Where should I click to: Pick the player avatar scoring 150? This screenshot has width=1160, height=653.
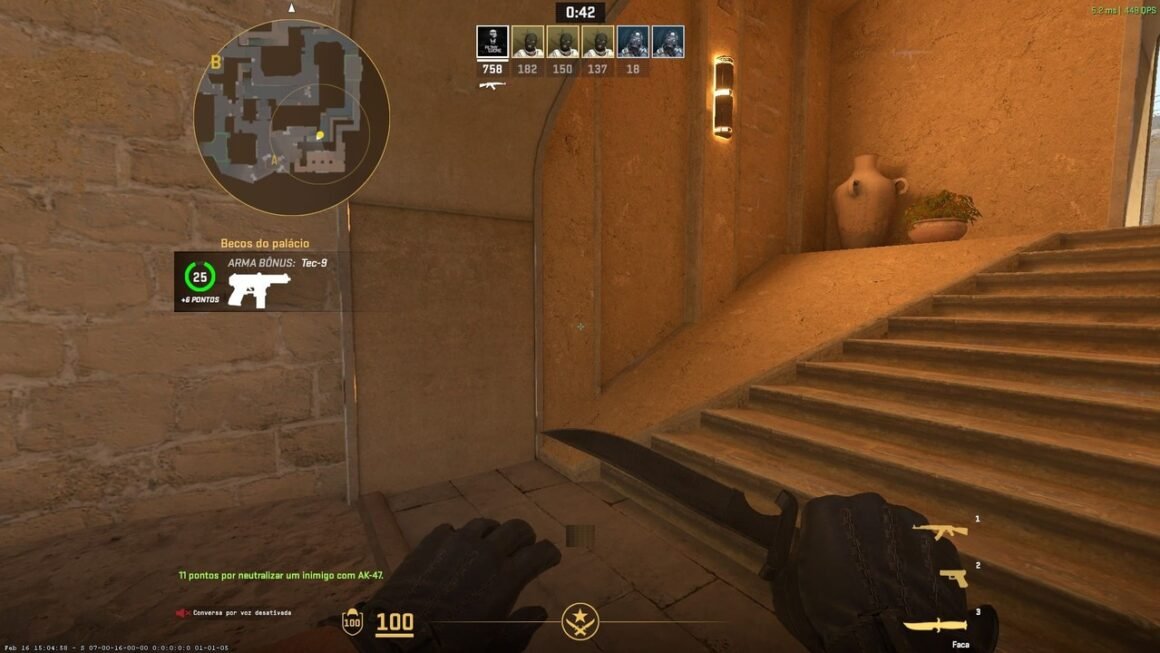pos(562,42)
